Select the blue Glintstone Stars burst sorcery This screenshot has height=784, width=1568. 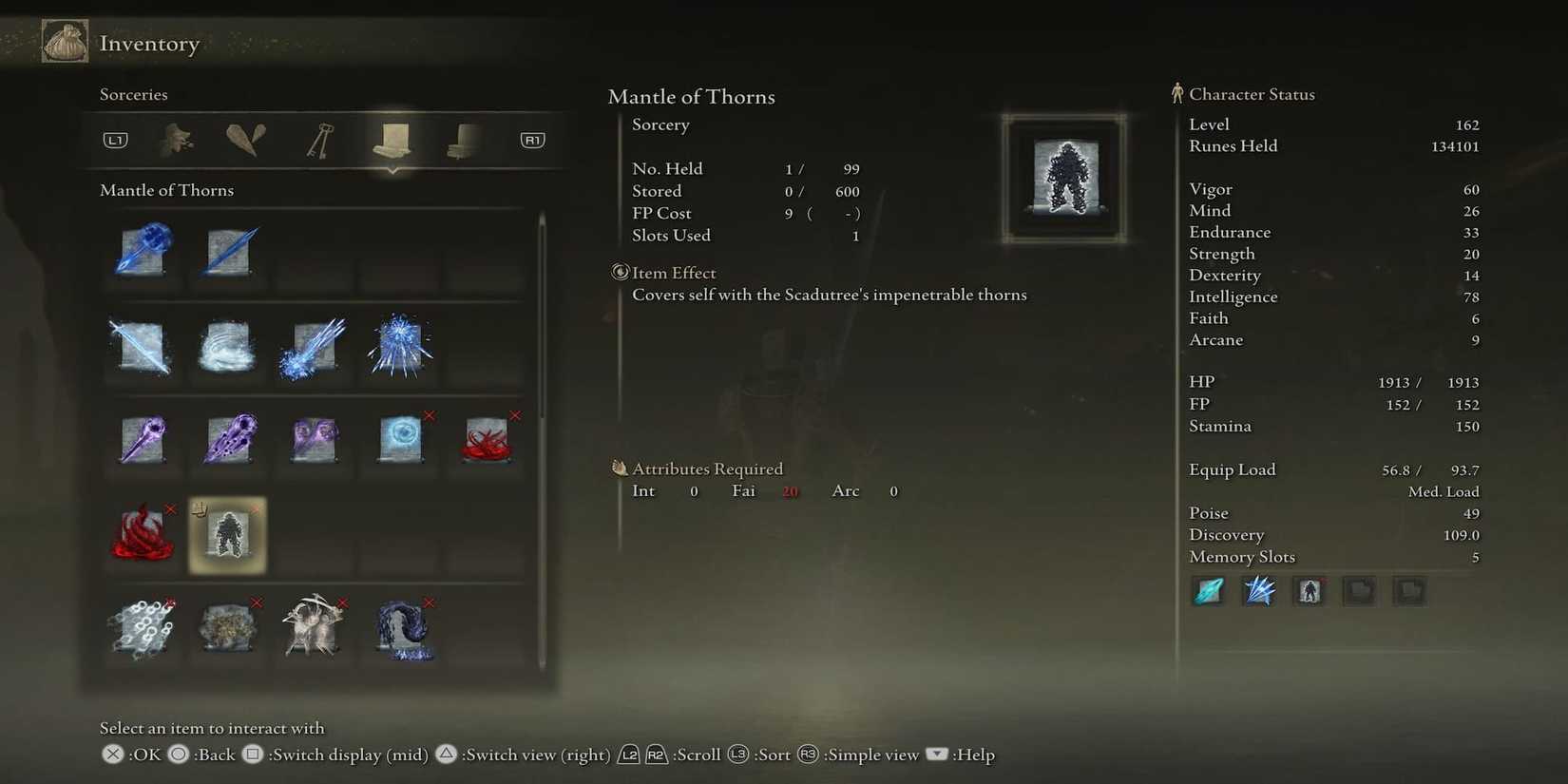click(x=397, y=349)
